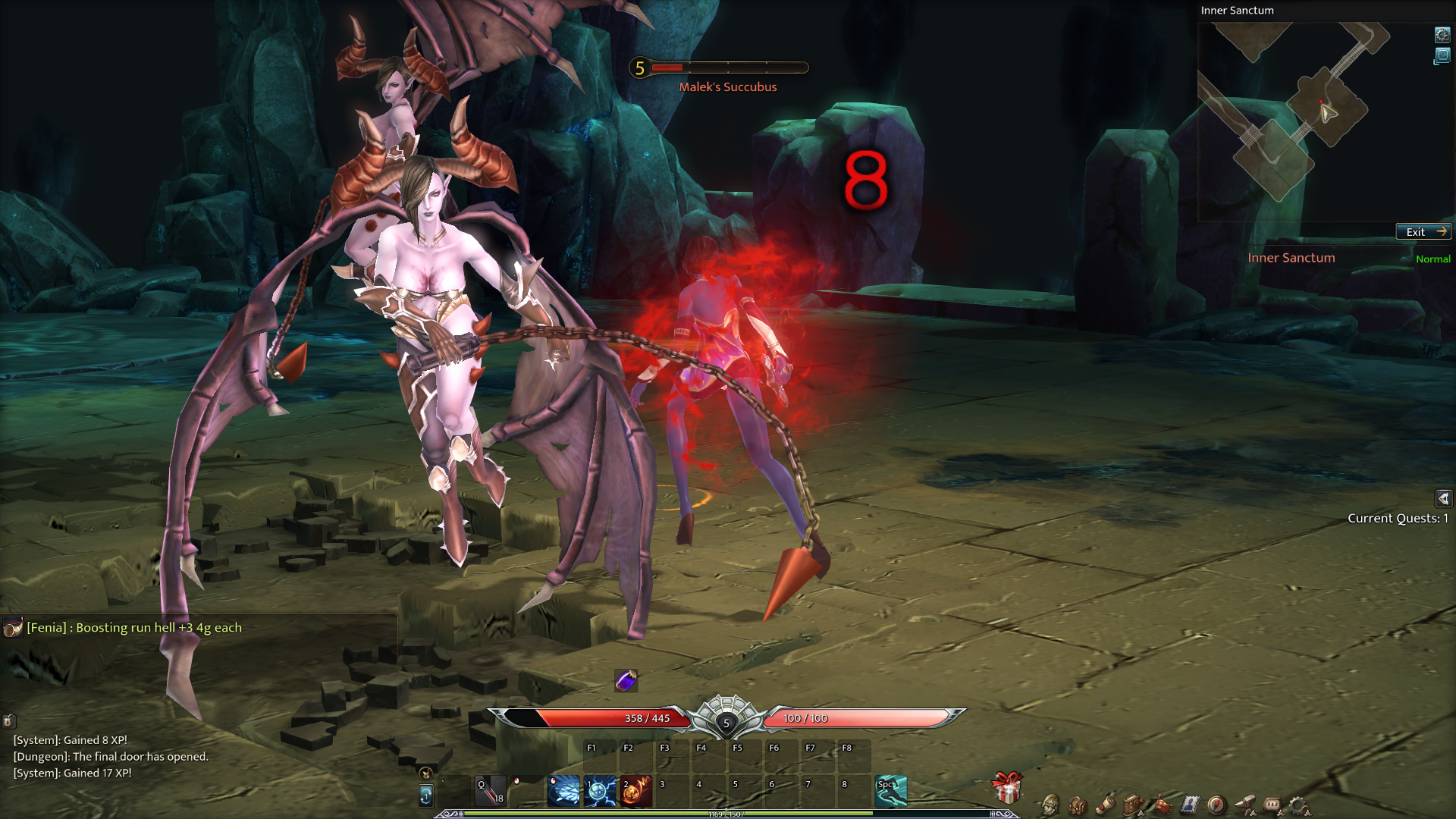1456x819 pixels.
Task: Use the red potion in Q slot
Action: (490, 790)
